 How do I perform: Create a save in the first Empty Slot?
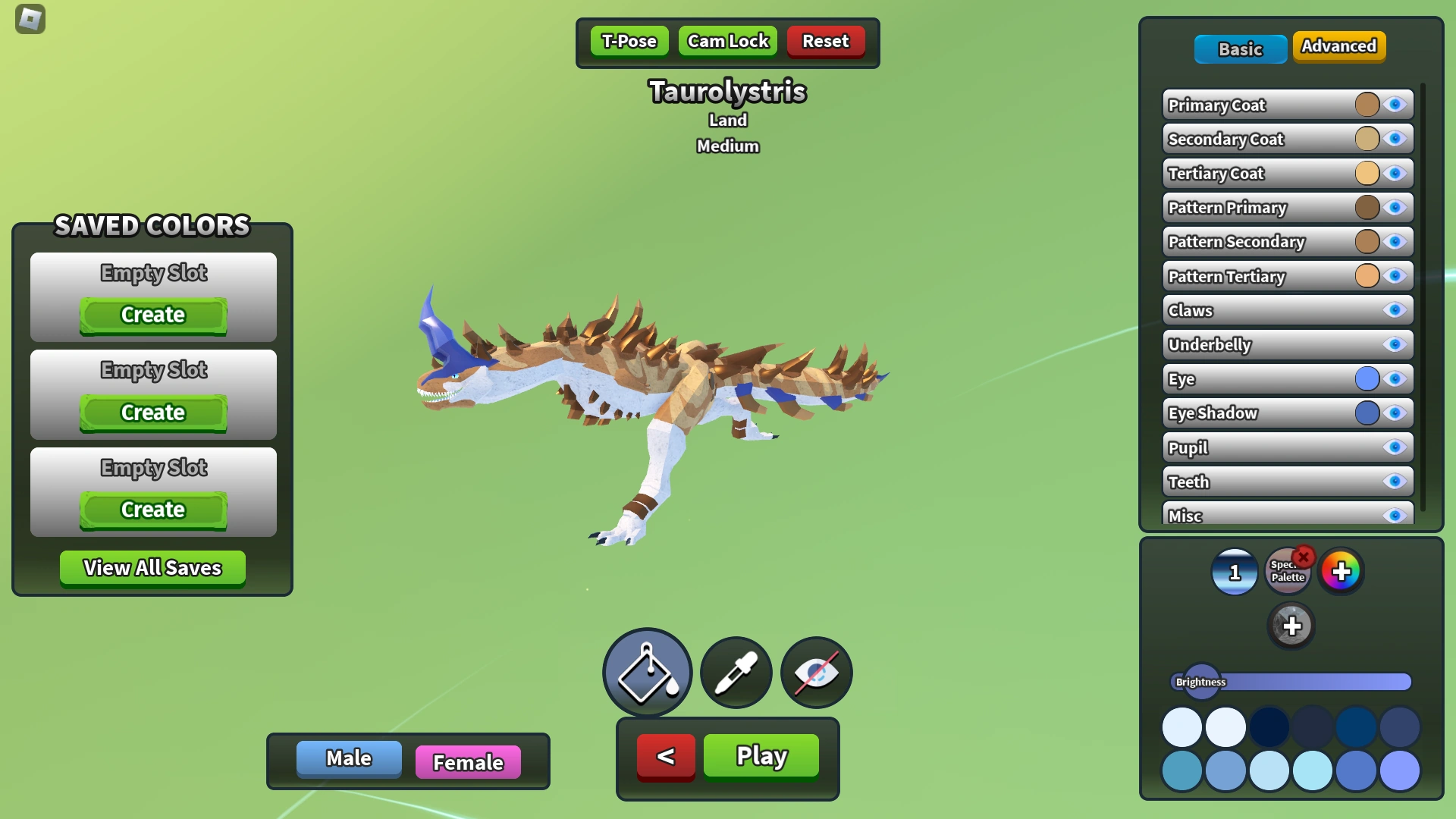click(152, 315)
